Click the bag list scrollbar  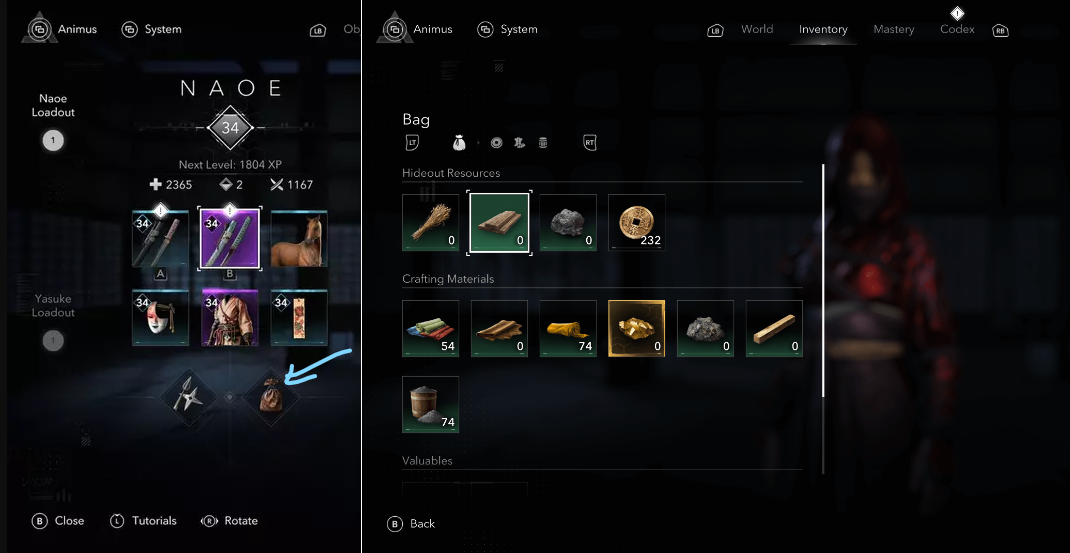pos(824,280)
